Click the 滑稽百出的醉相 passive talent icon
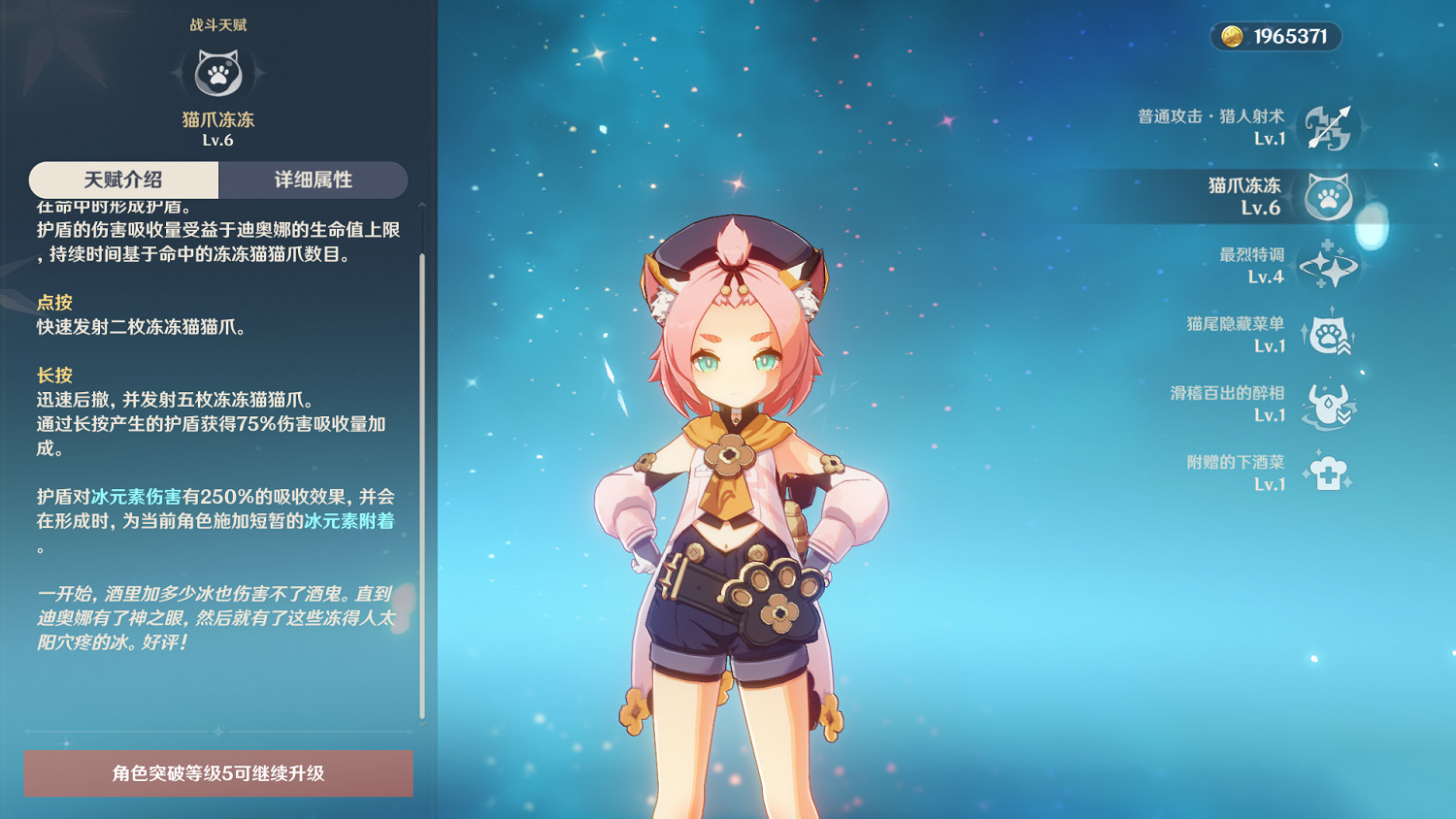 (1334, 402)
